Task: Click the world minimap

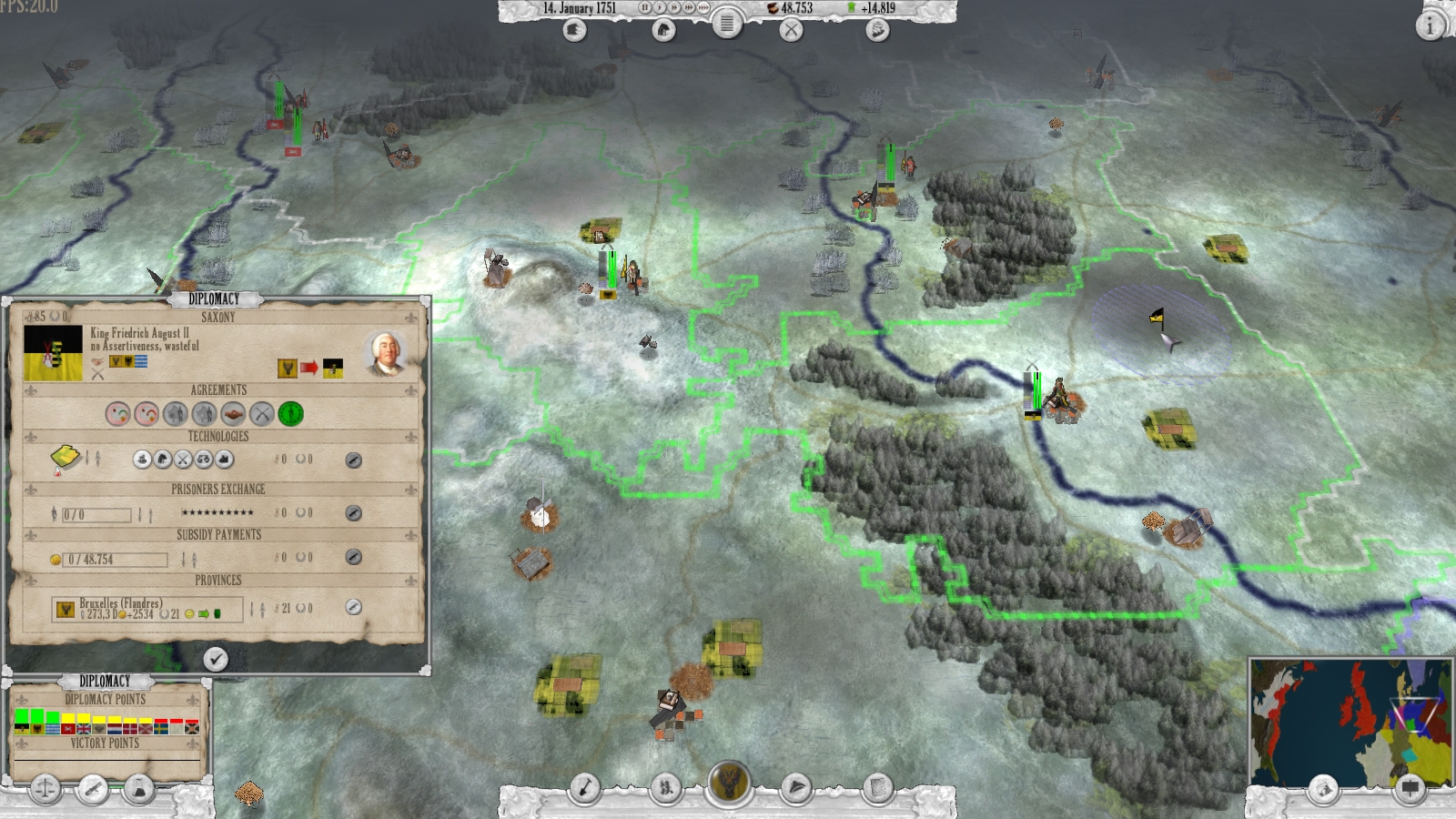Action: point(1350,722)
